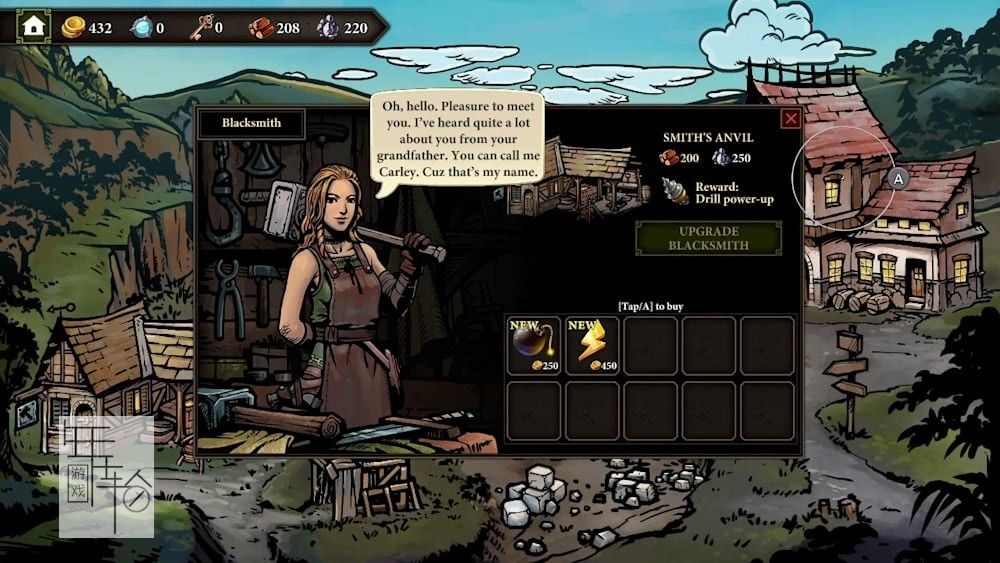1000x563 pixels.
Task: Buy the bomb item for 250 gold
Action: coord(533,345)
